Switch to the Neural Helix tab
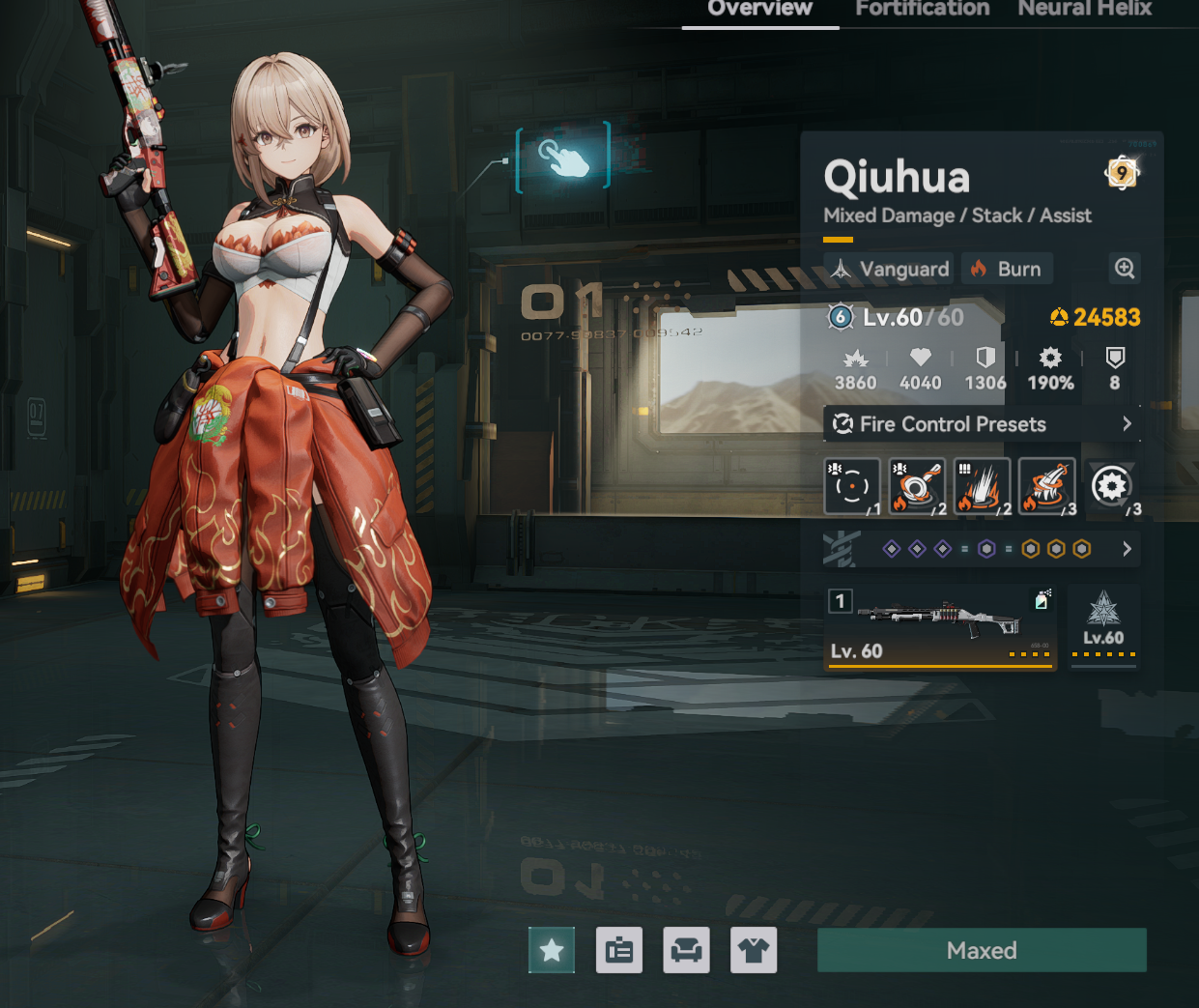The image size is (1199, 1008). [1084, 9]
